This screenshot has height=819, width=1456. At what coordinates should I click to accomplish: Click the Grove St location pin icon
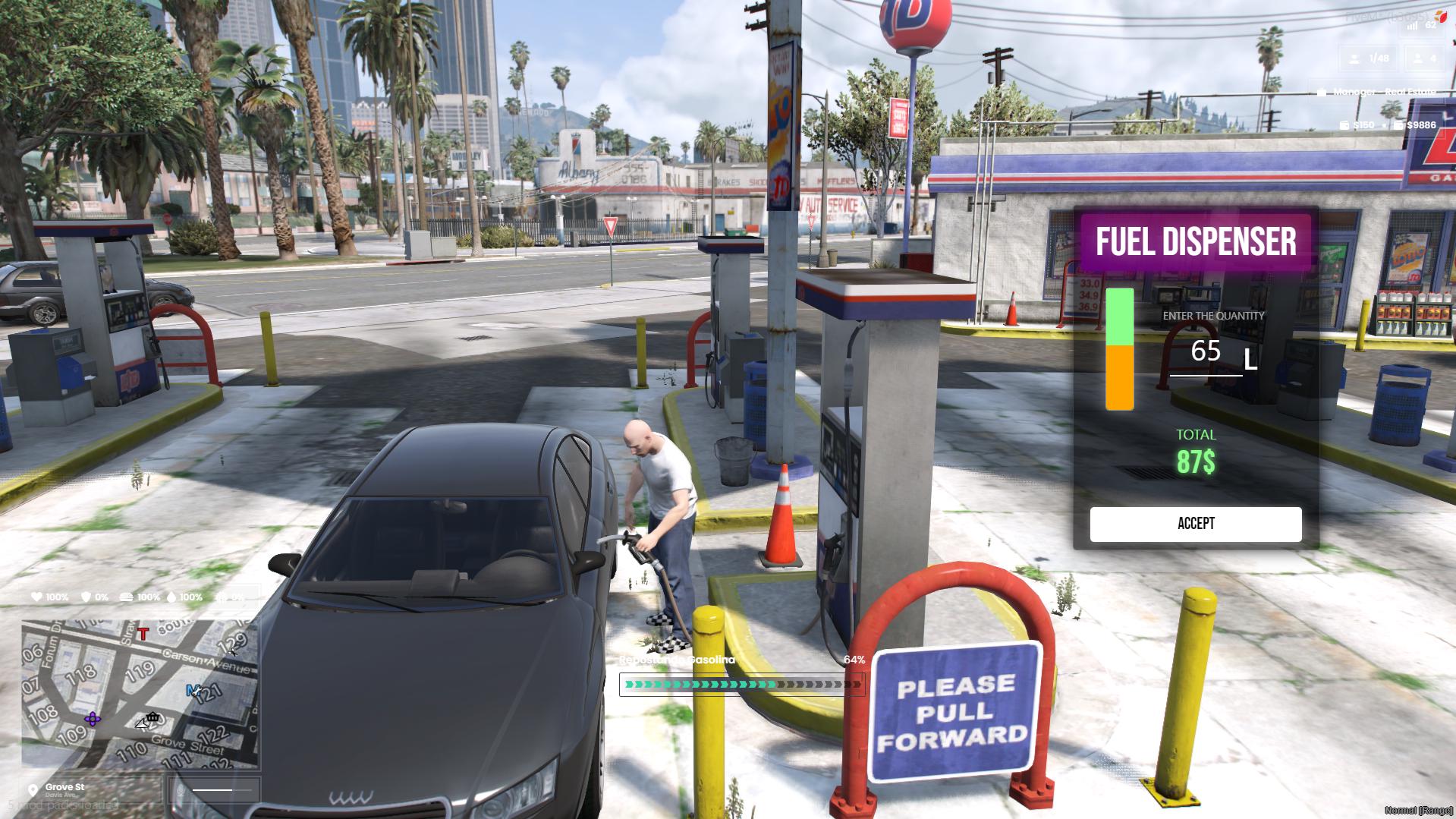(33, 790)
